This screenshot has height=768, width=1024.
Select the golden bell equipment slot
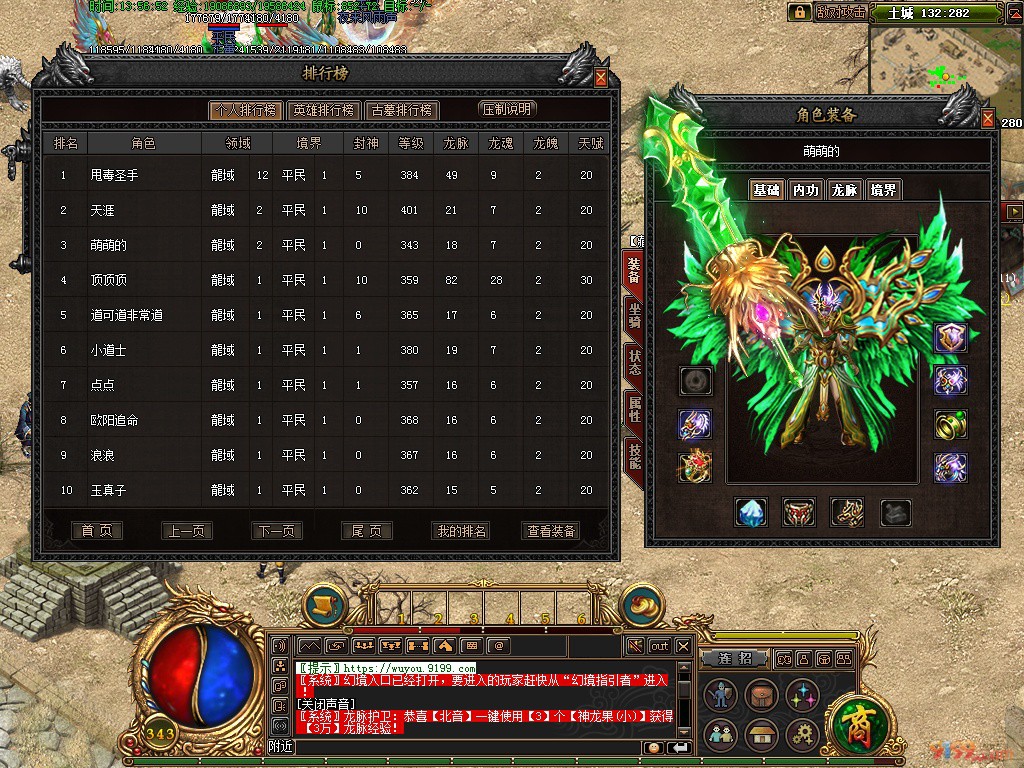click(950, 424)
